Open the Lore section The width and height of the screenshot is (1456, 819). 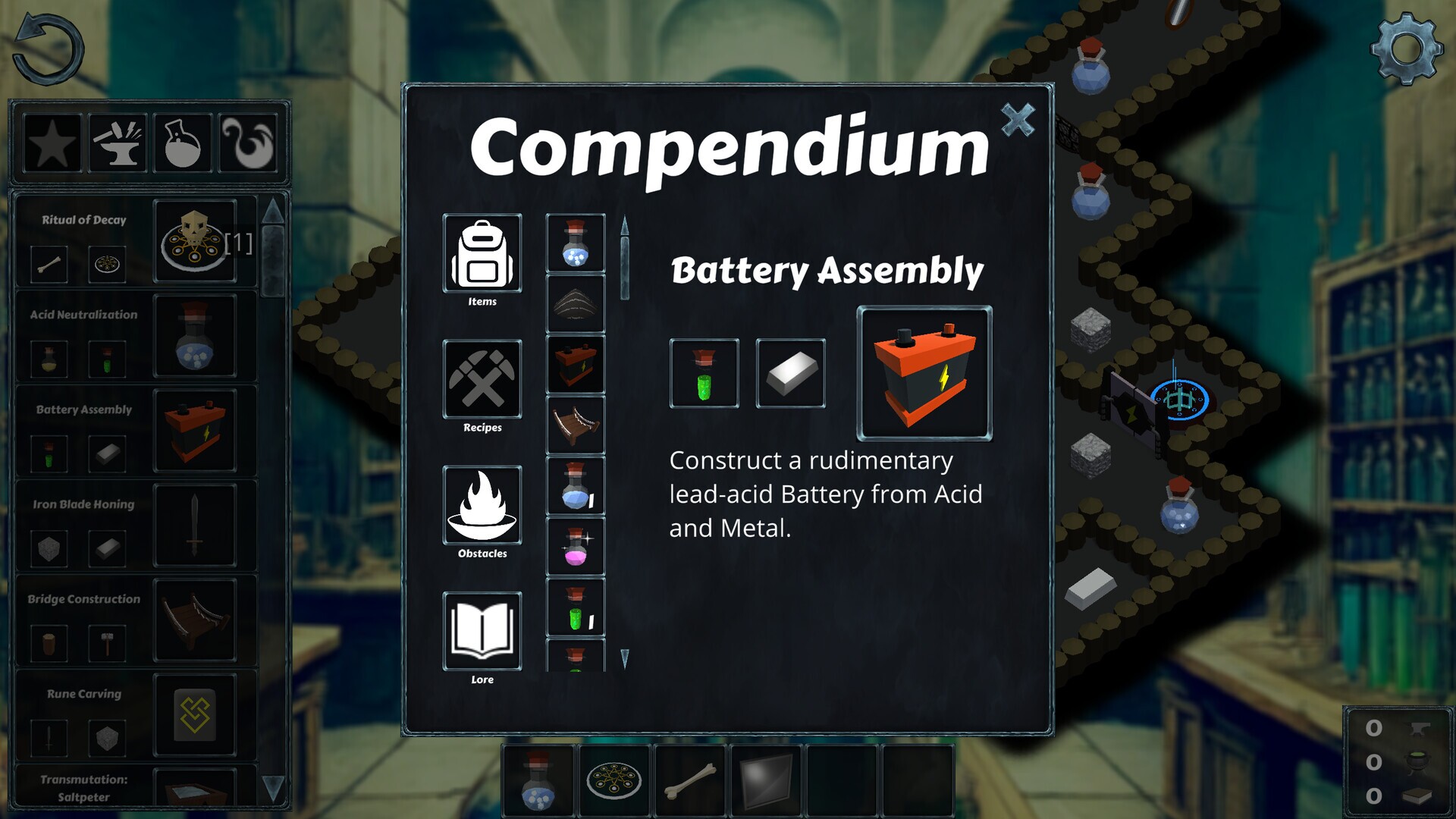(482, 632)
